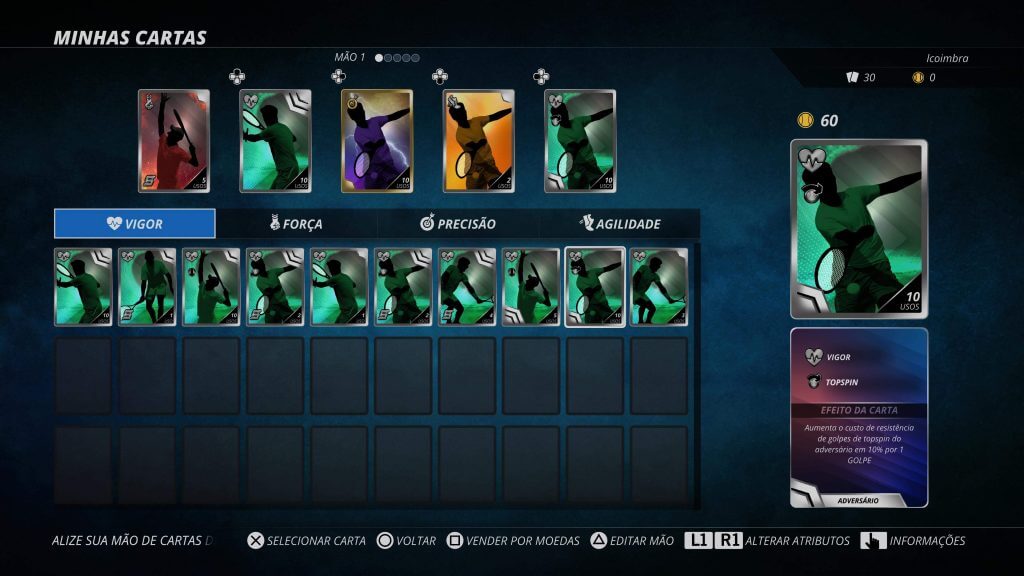This screenshot has height=576, width=1024.
Task: Choose the purple lightning card in hand
Action: pyautogui.click(x=377, y=141)
